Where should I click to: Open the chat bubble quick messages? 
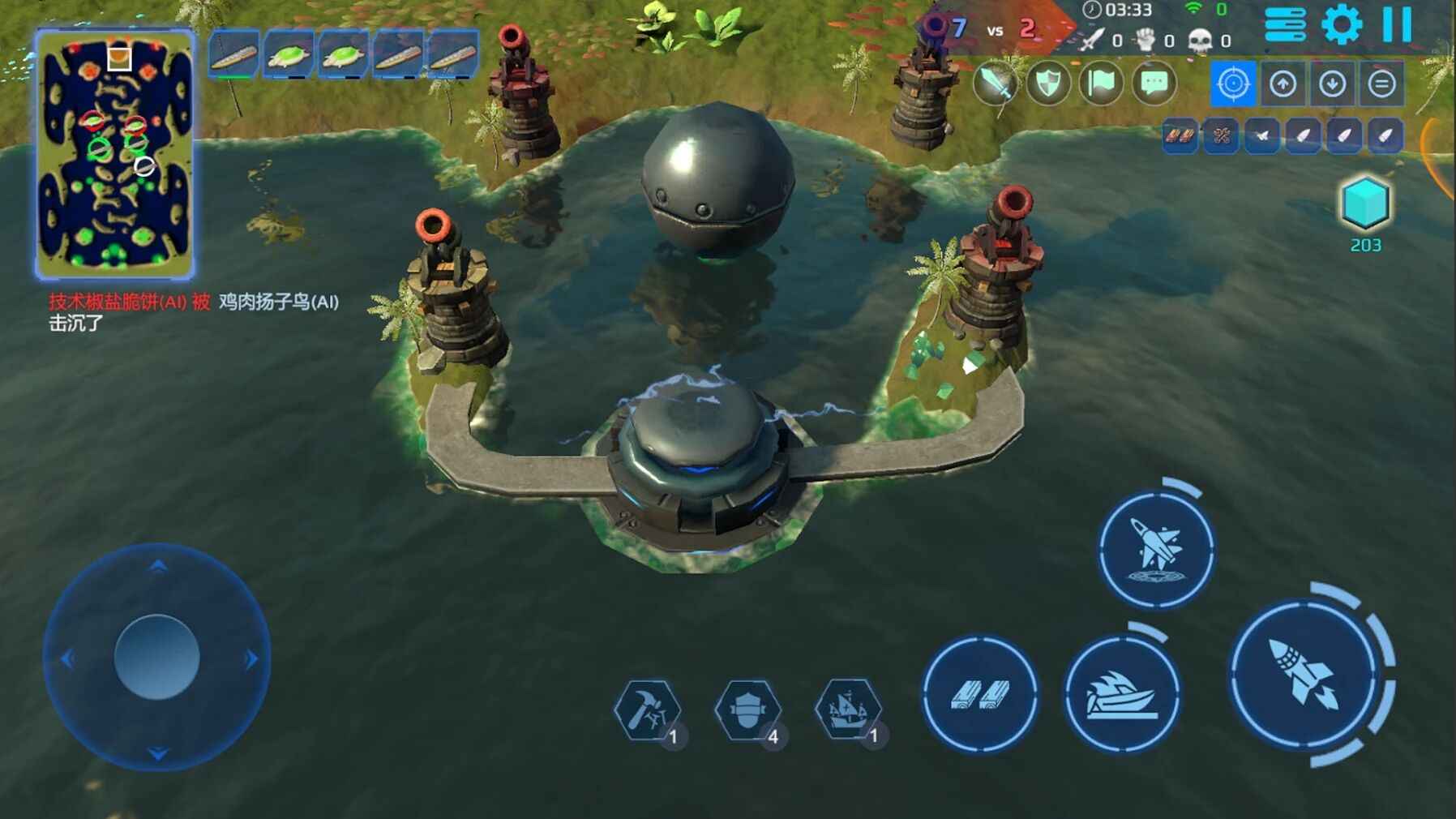pyautogui.click(x=1154, y=84)
